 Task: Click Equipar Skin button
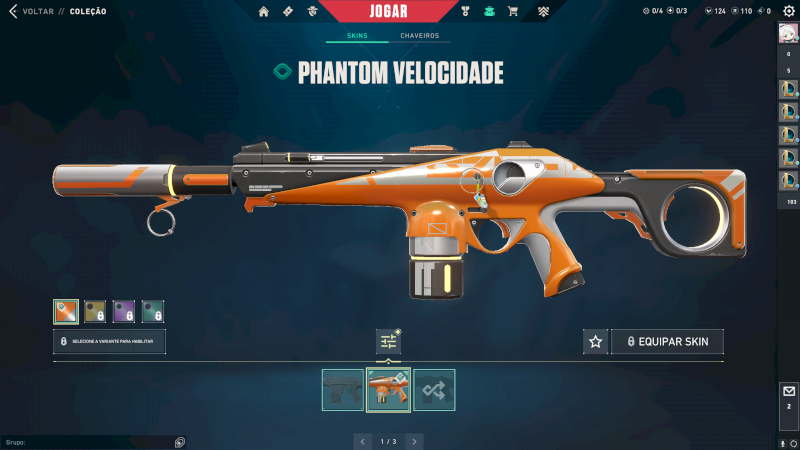[x=667, y=342]
